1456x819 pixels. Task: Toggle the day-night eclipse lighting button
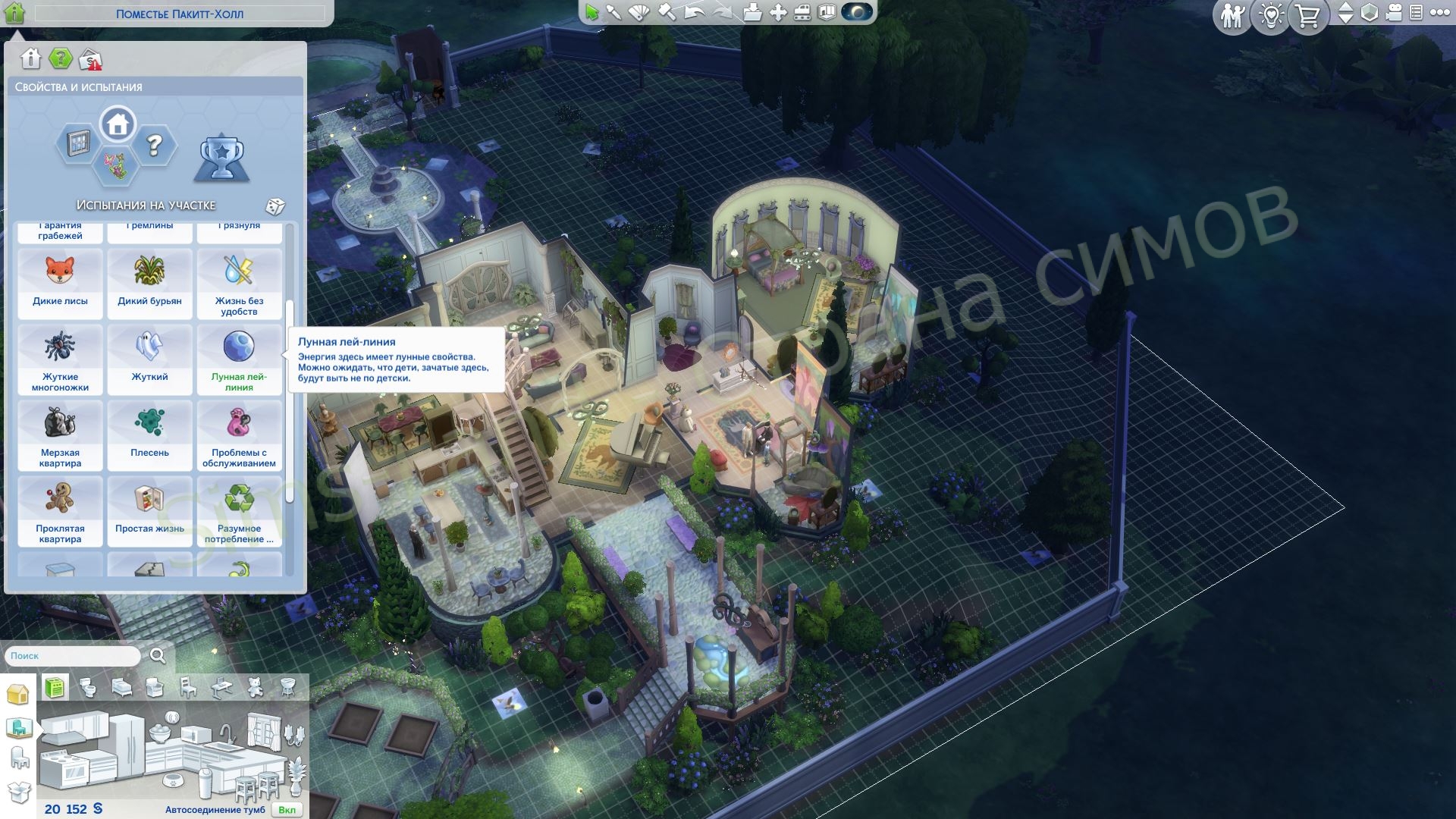click(x=857, y=13)
